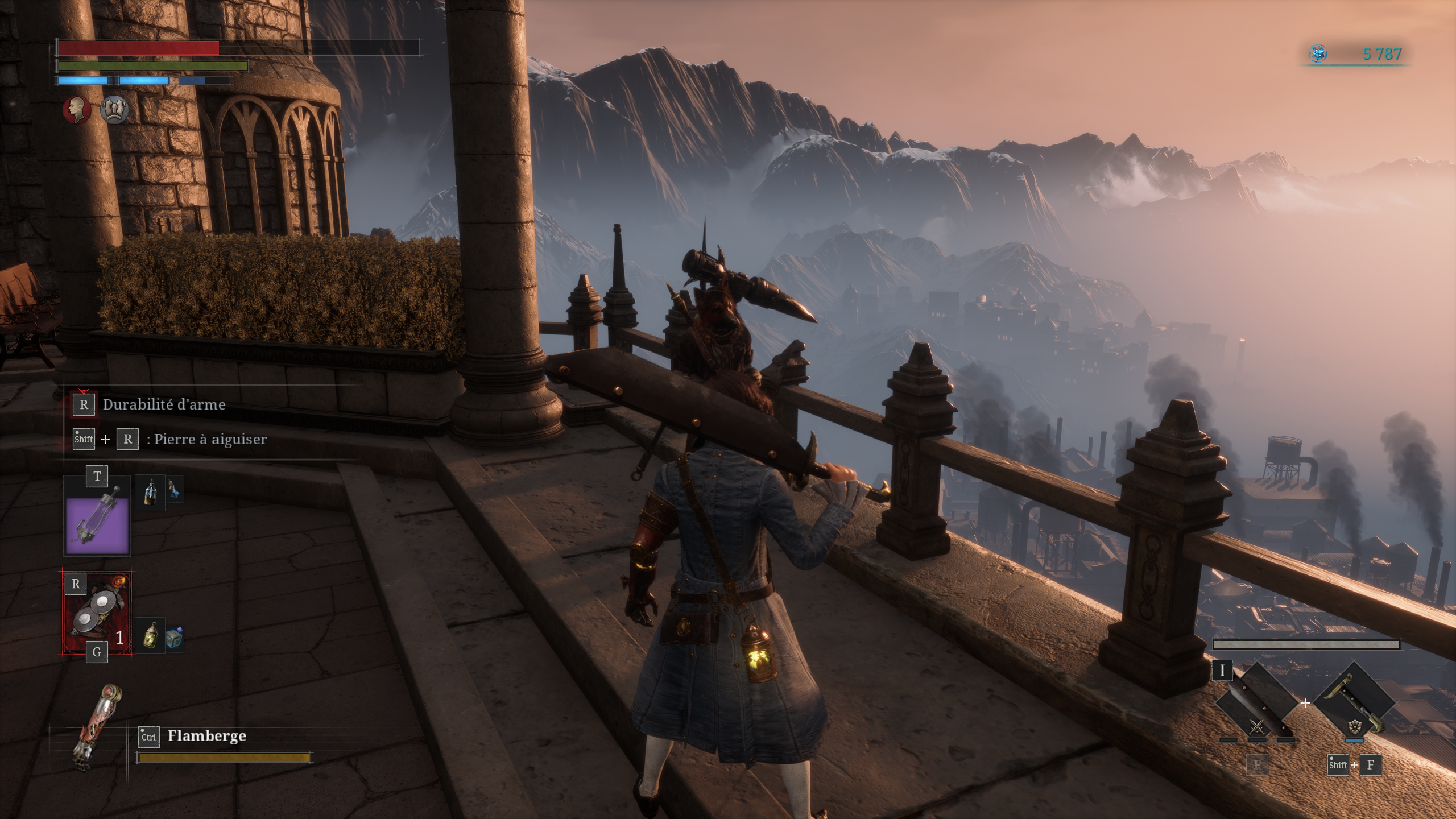Use the red grindstone item slot

point(97,613)
